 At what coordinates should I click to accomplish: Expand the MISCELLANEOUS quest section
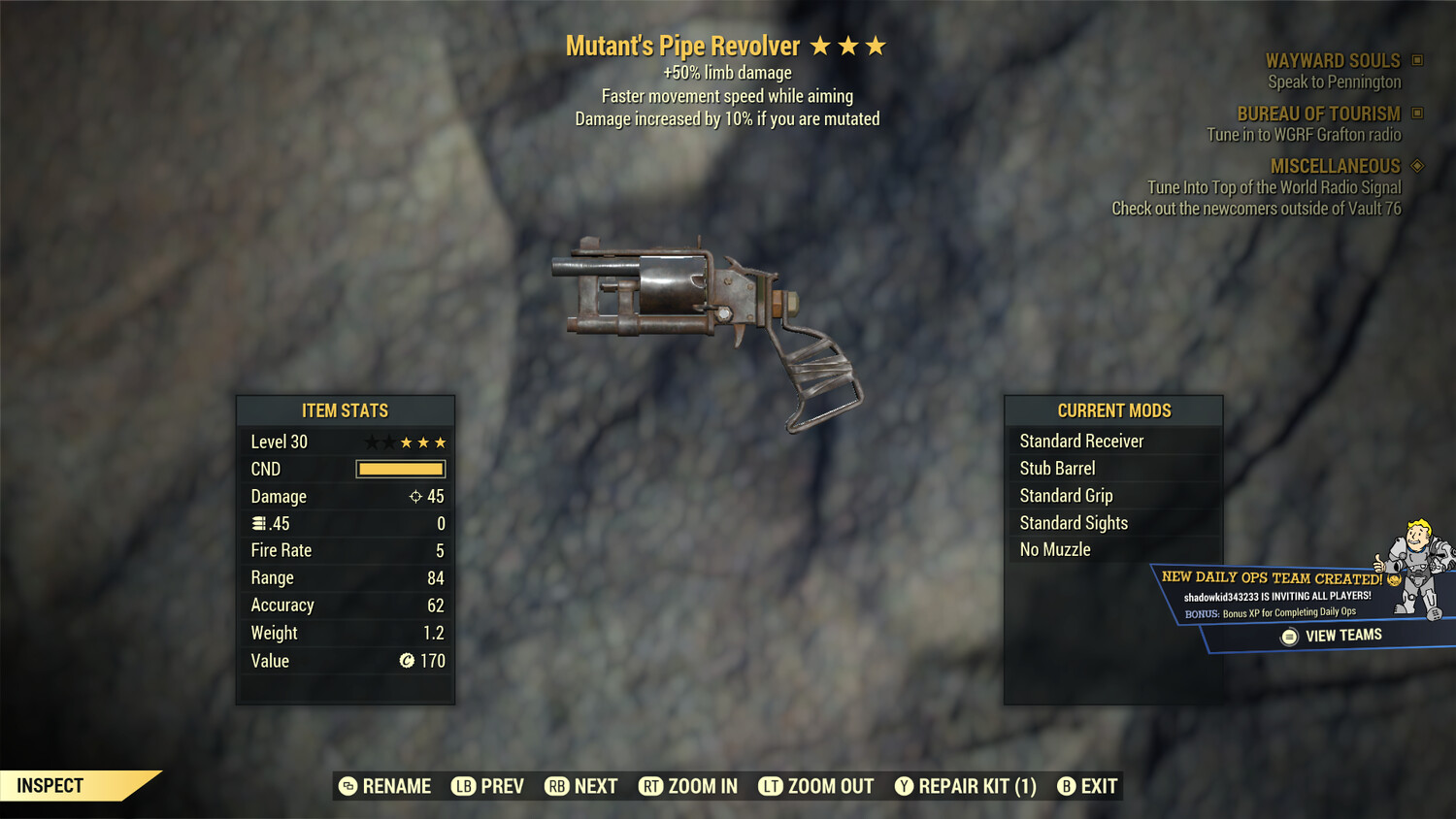coord(1335,166)
